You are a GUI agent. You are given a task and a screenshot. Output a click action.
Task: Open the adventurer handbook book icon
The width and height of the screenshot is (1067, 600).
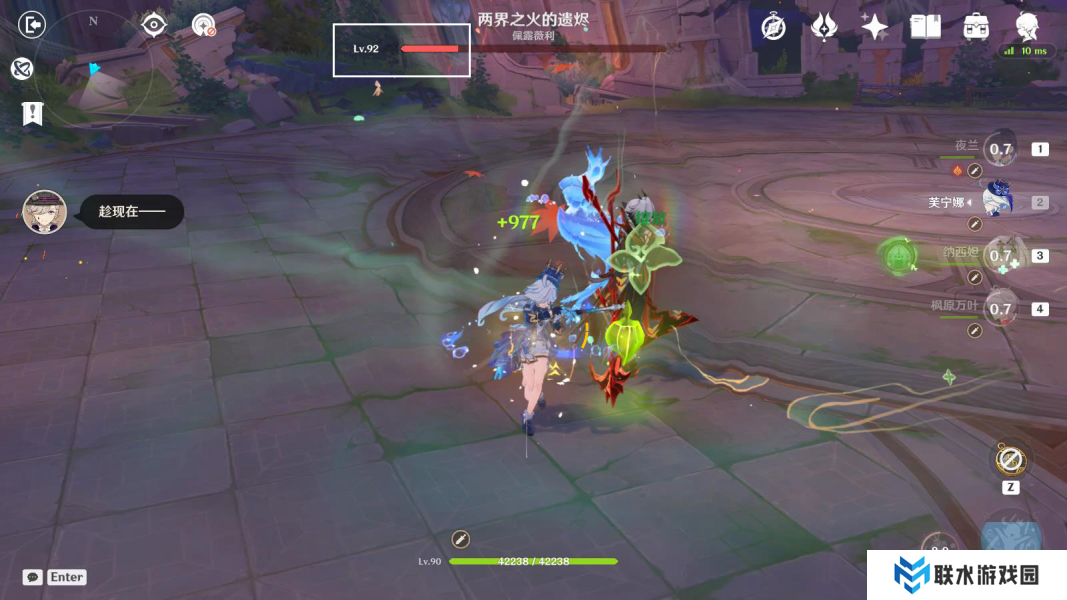(x=925, y=27)
